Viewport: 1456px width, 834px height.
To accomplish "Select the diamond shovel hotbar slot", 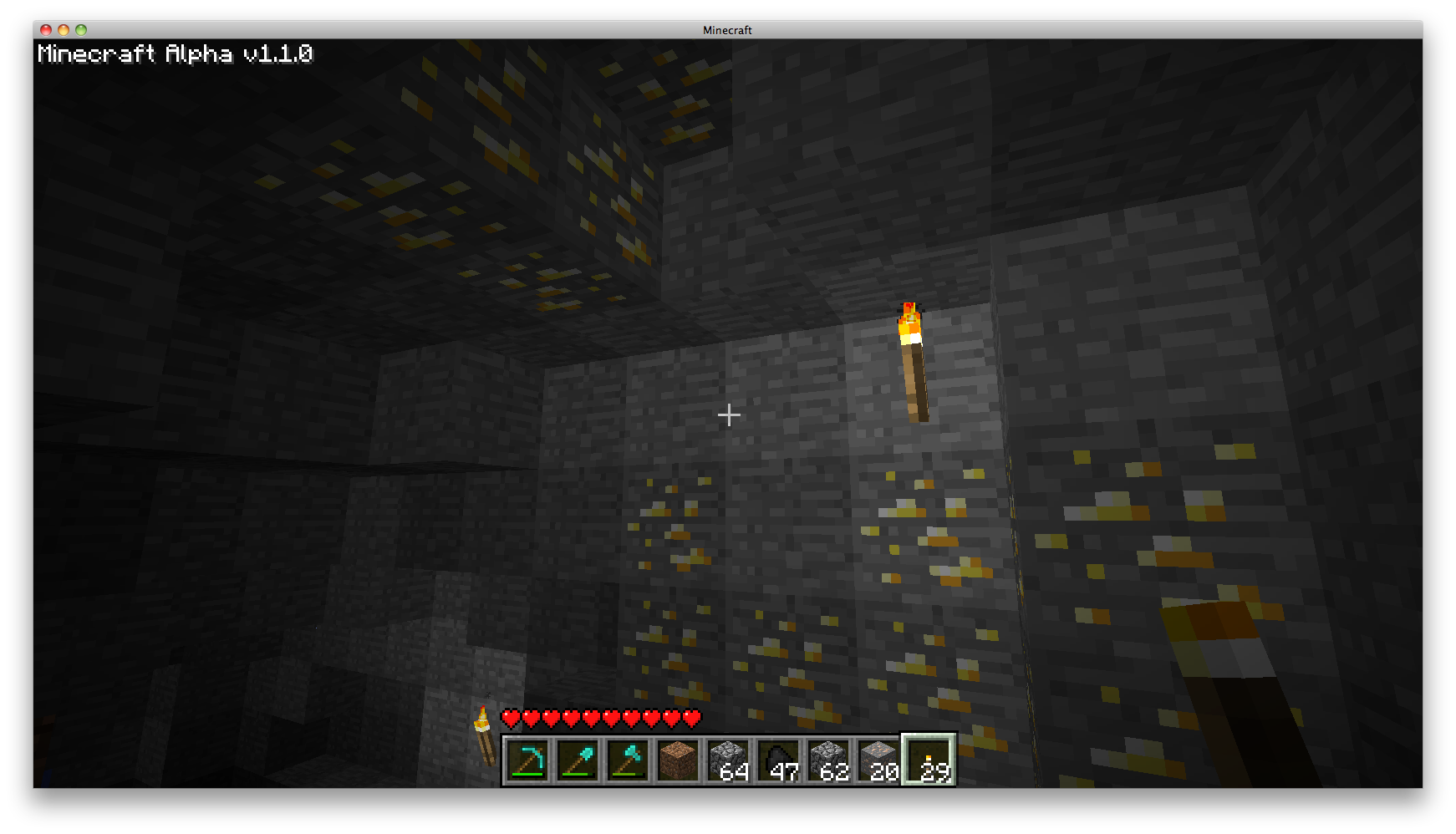I will tap(578, 760).
